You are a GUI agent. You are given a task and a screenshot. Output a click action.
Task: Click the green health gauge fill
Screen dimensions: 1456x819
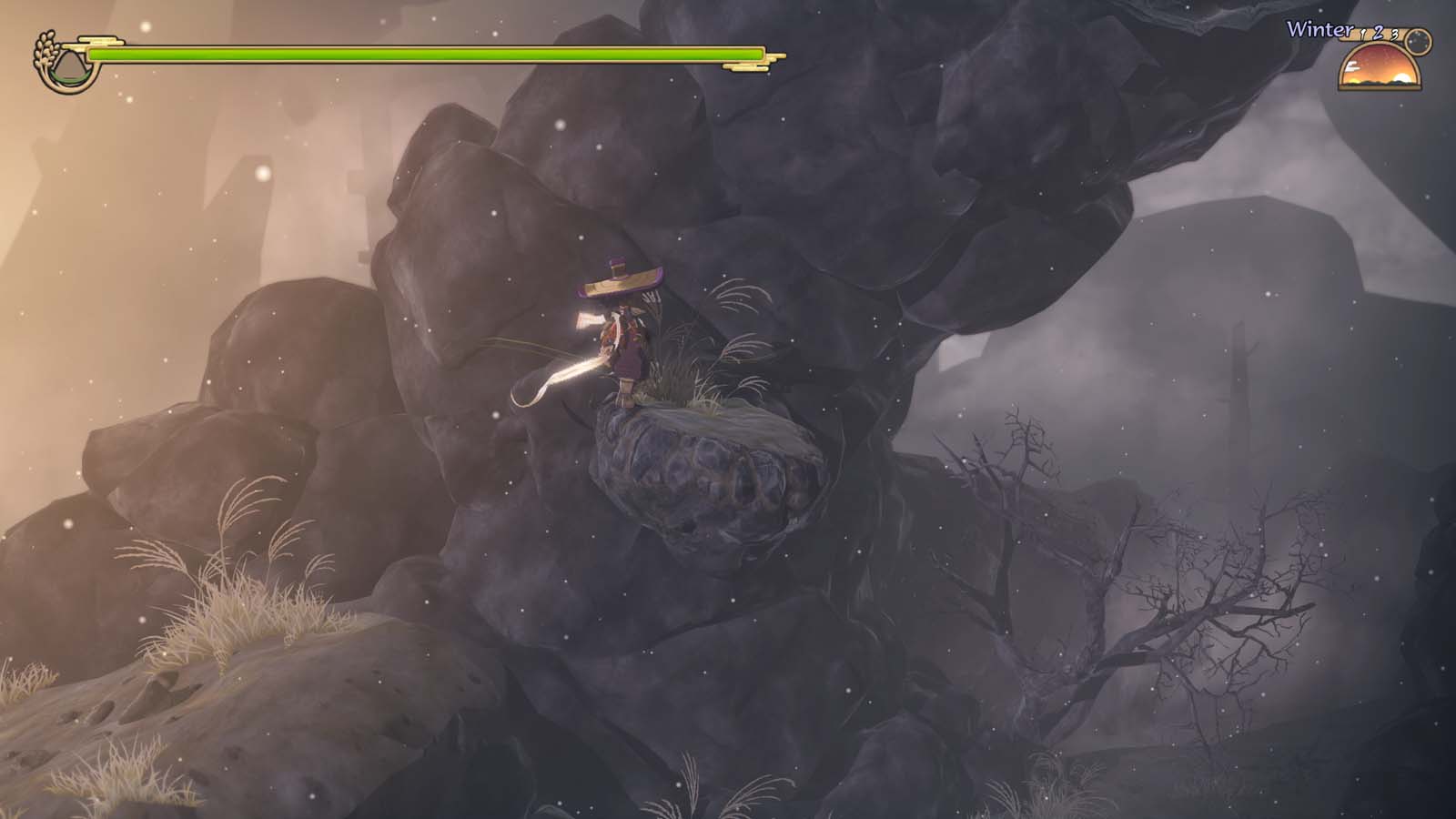tap(409, 55)
